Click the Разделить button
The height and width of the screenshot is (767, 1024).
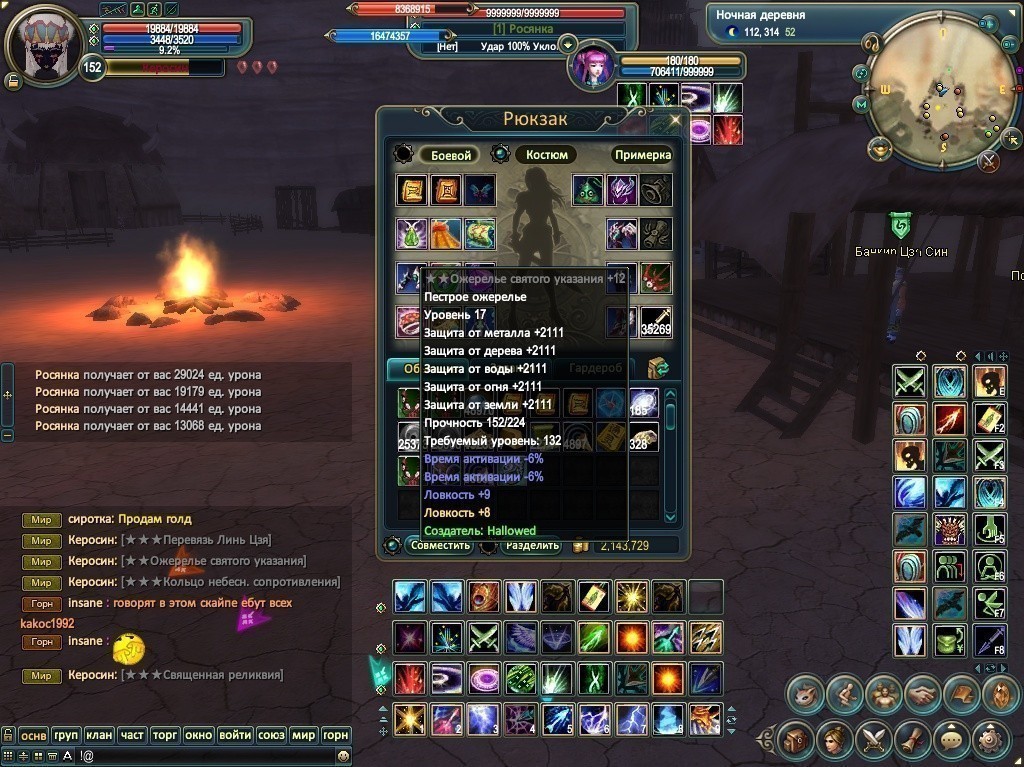point(532,545)
